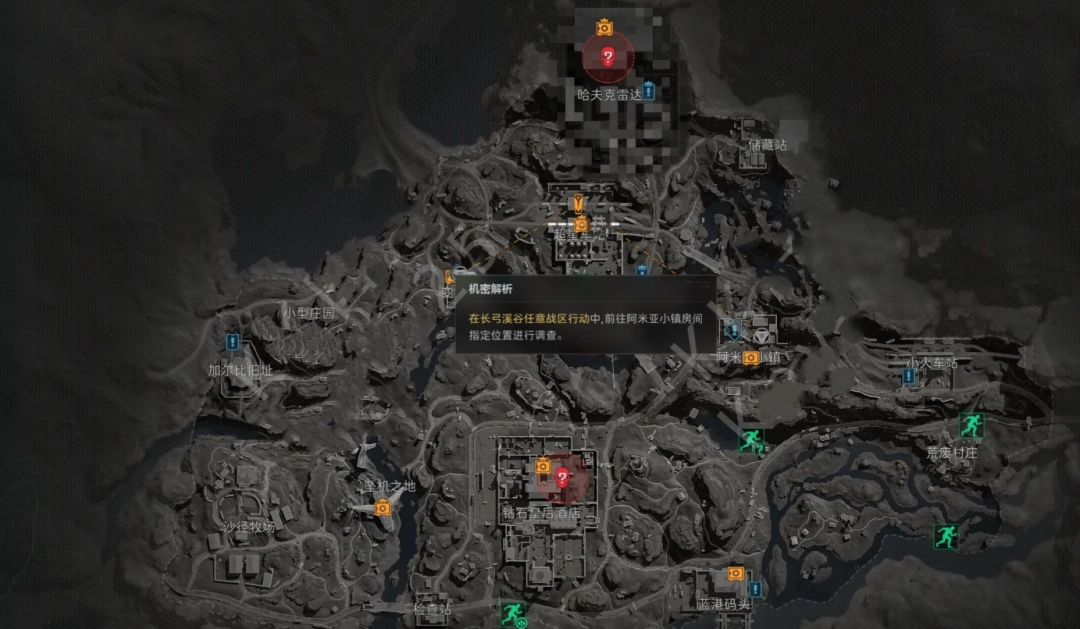Screen dimensions: 1080x629
Task: Select the orange safe icon on 阿米亚小镇 label
Action: (x=751, y=357)
